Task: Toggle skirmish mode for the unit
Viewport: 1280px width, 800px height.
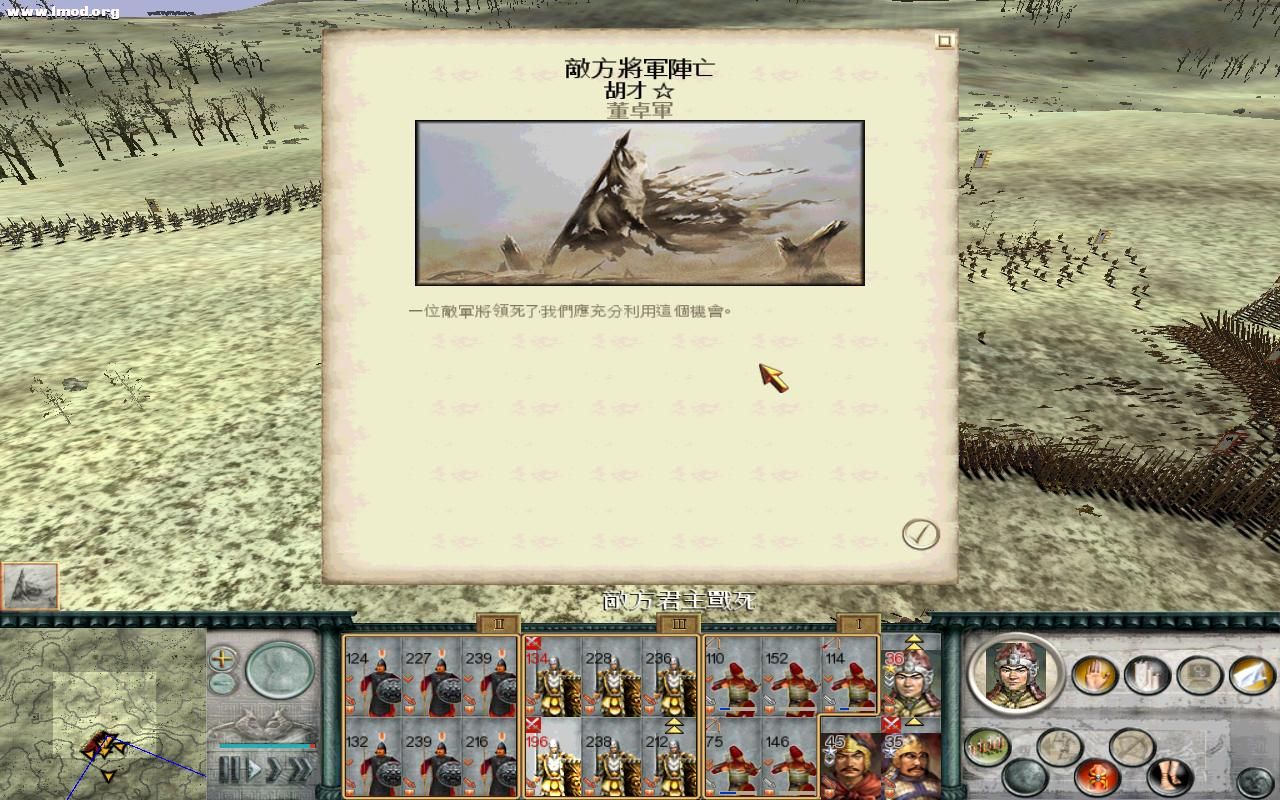Action: (x=1062, y=746)
